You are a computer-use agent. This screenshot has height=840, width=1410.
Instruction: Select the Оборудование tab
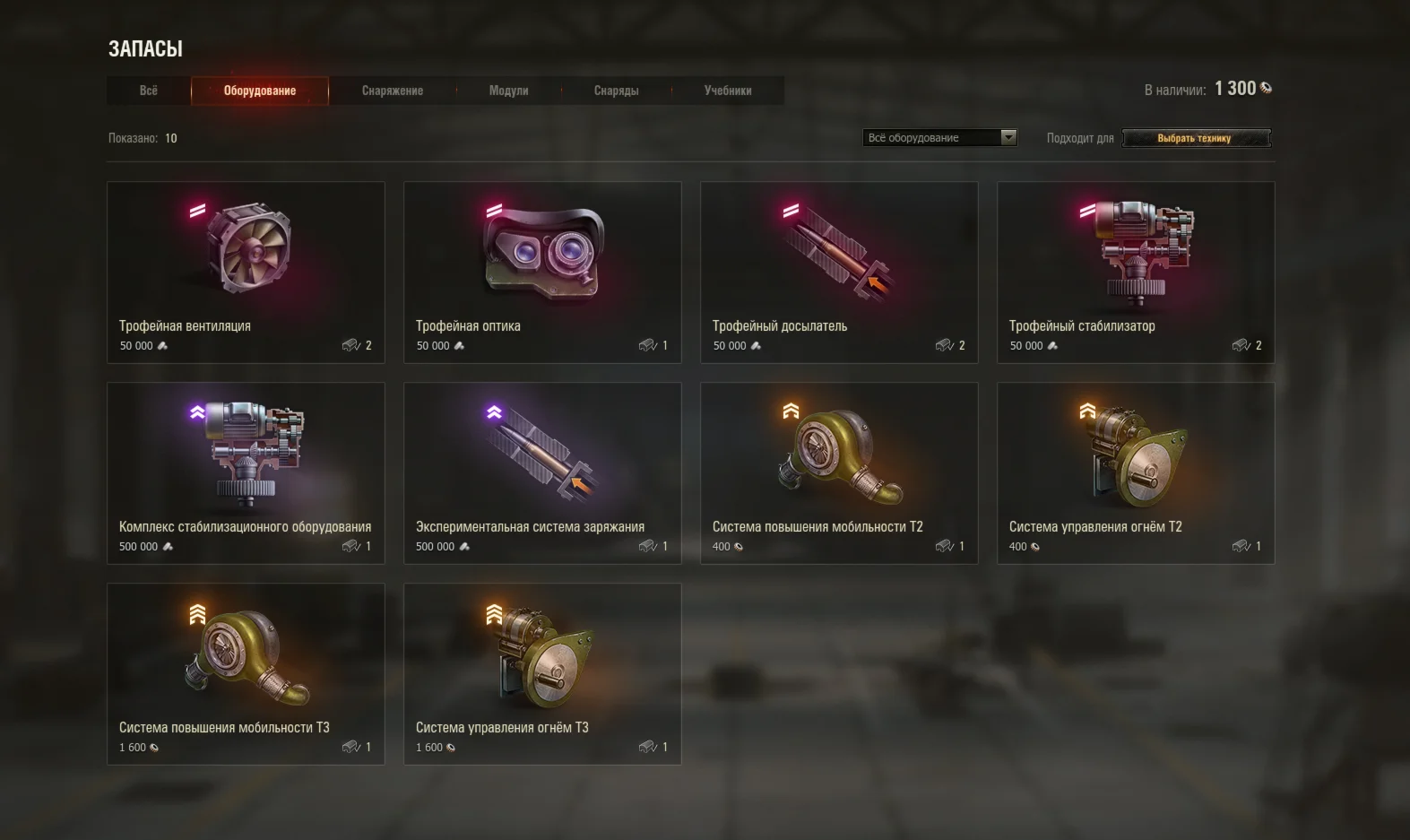[260, 91]
